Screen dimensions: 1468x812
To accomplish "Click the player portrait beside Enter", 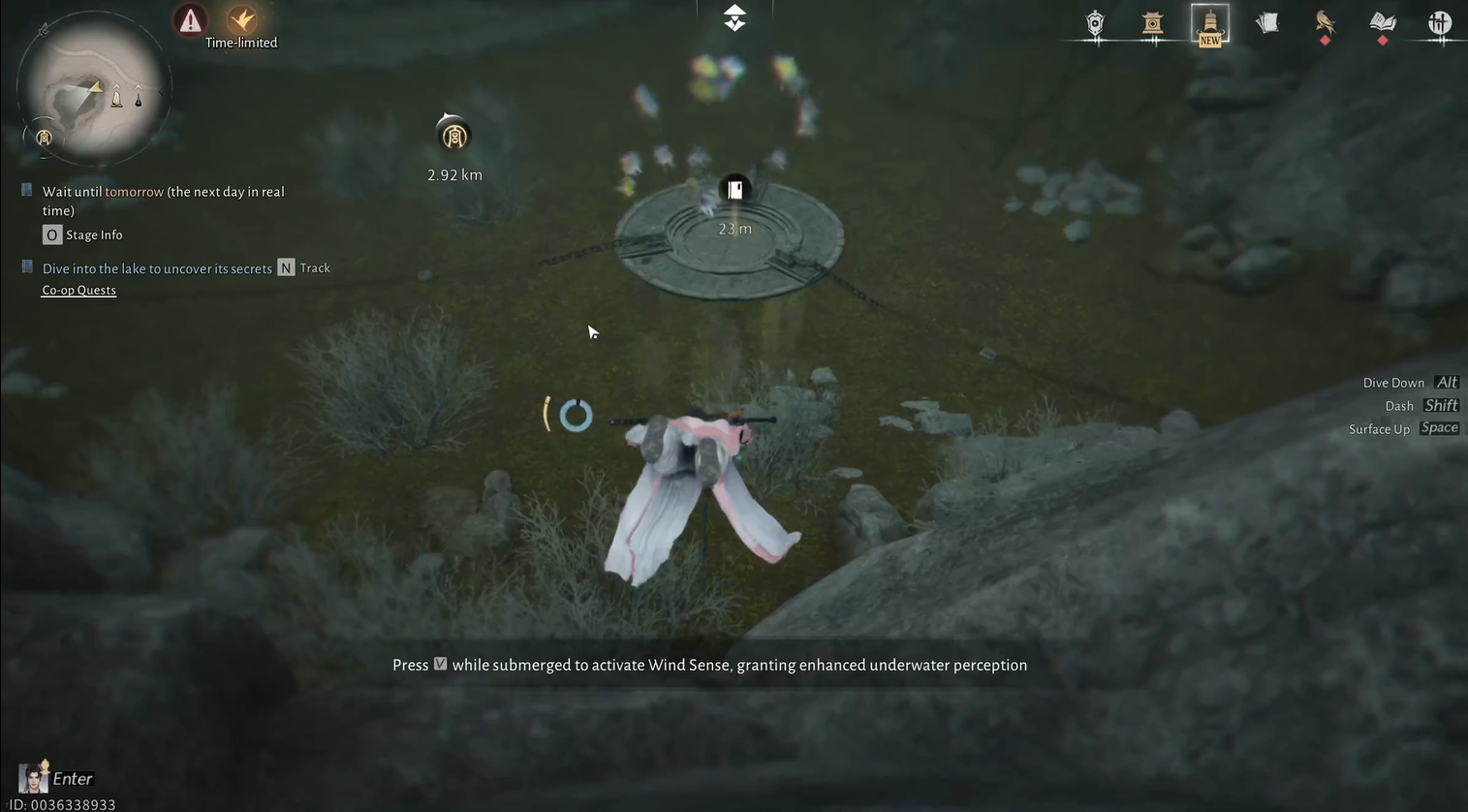I will pyautogui.click(x=33, y=777).
